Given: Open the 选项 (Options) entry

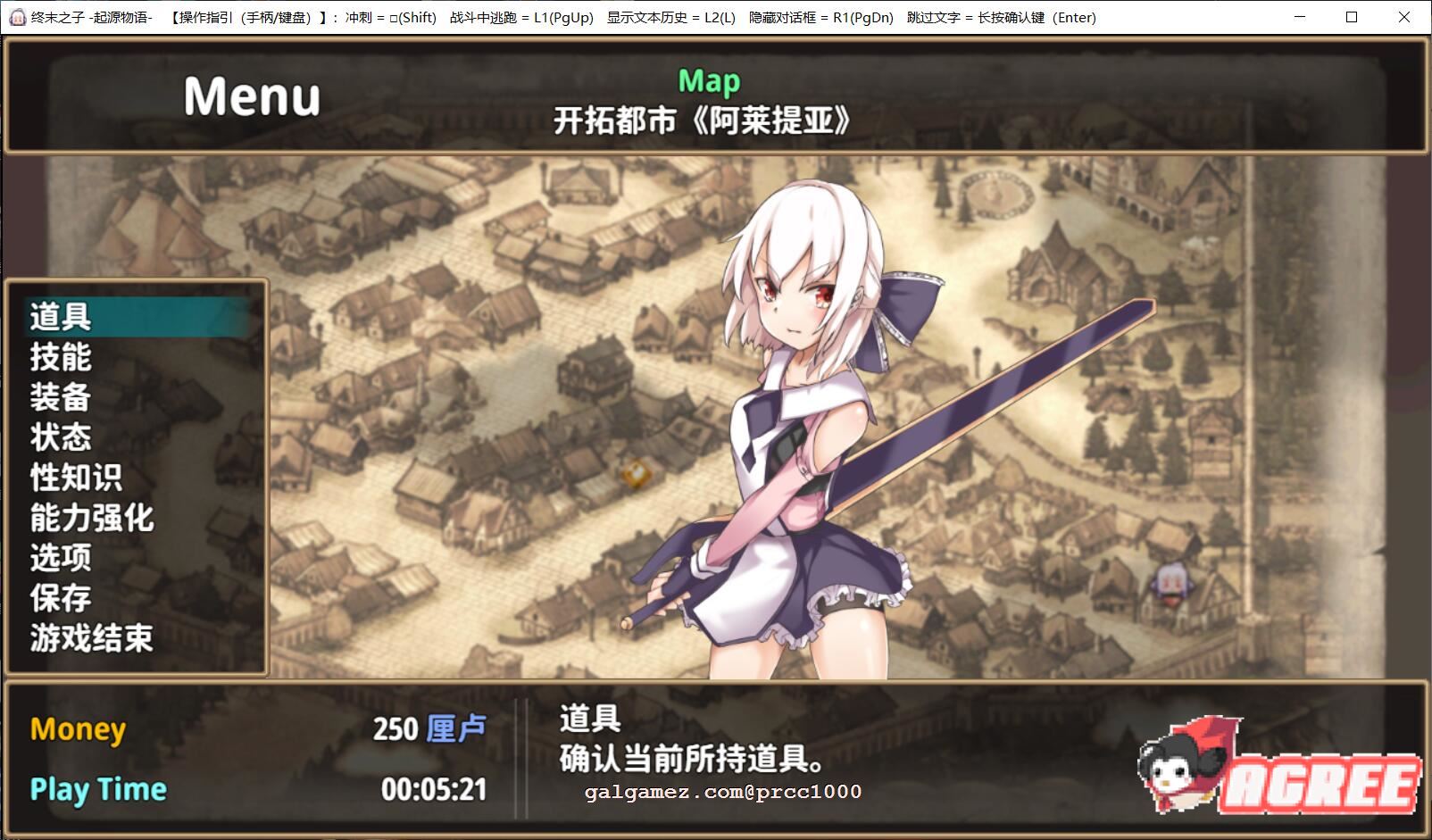Looking at the screenshot, I should click(58, 559).
